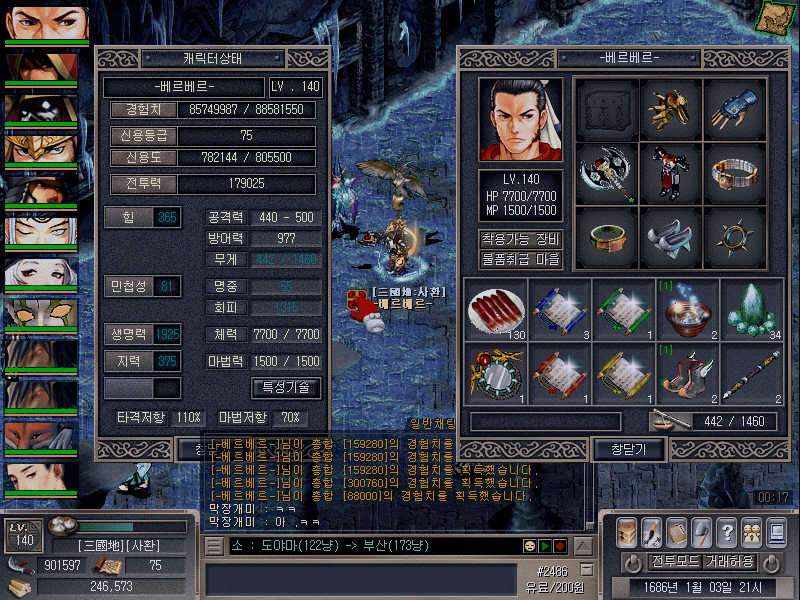Close the inventory with the 창닫기 button
Viewport: 800px width, 600px height.
point(616,449)
